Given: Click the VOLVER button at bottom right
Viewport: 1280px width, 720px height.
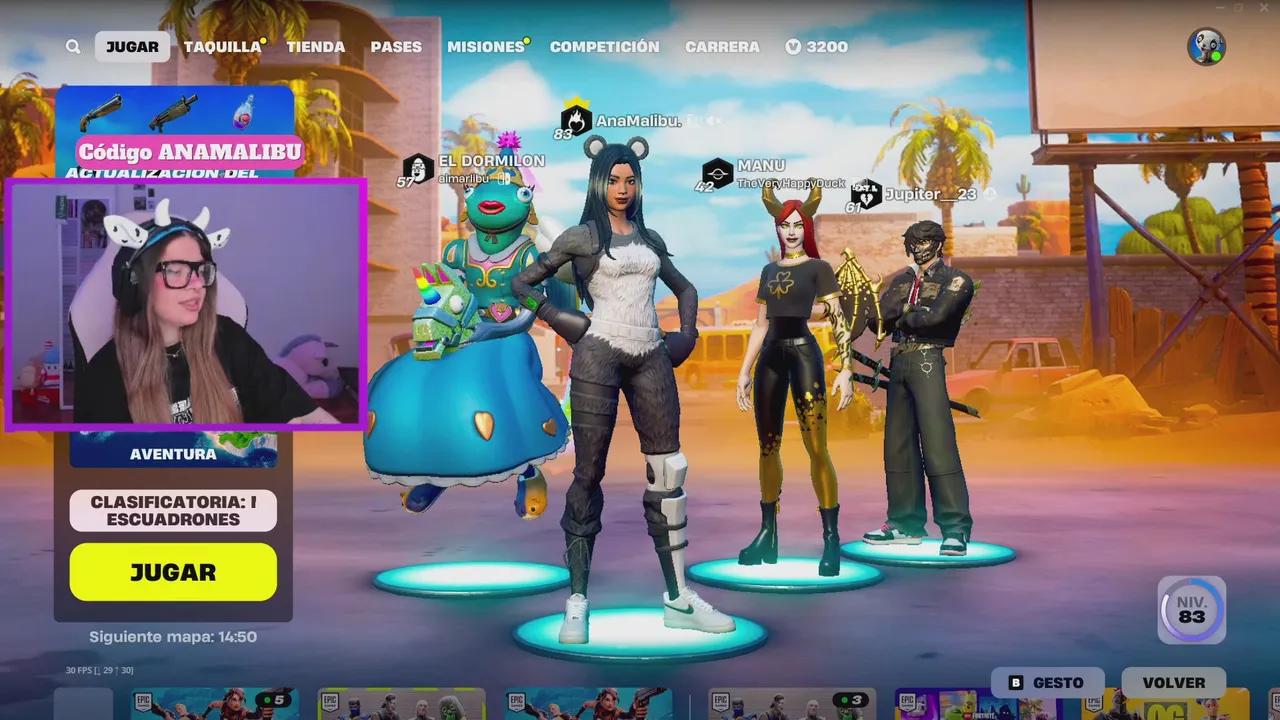Looking at the screenshot, I should (x=1173, y=682).
